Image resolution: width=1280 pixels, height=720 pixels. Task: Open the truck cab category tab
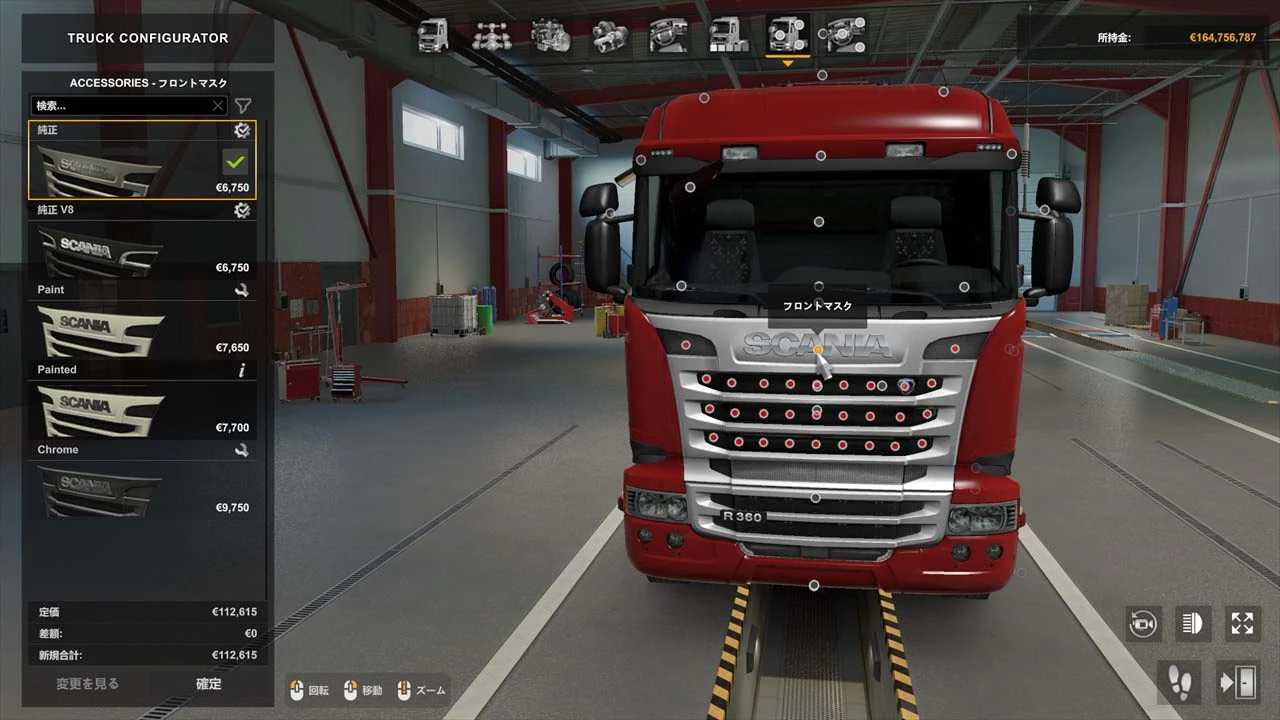[433, 36]
